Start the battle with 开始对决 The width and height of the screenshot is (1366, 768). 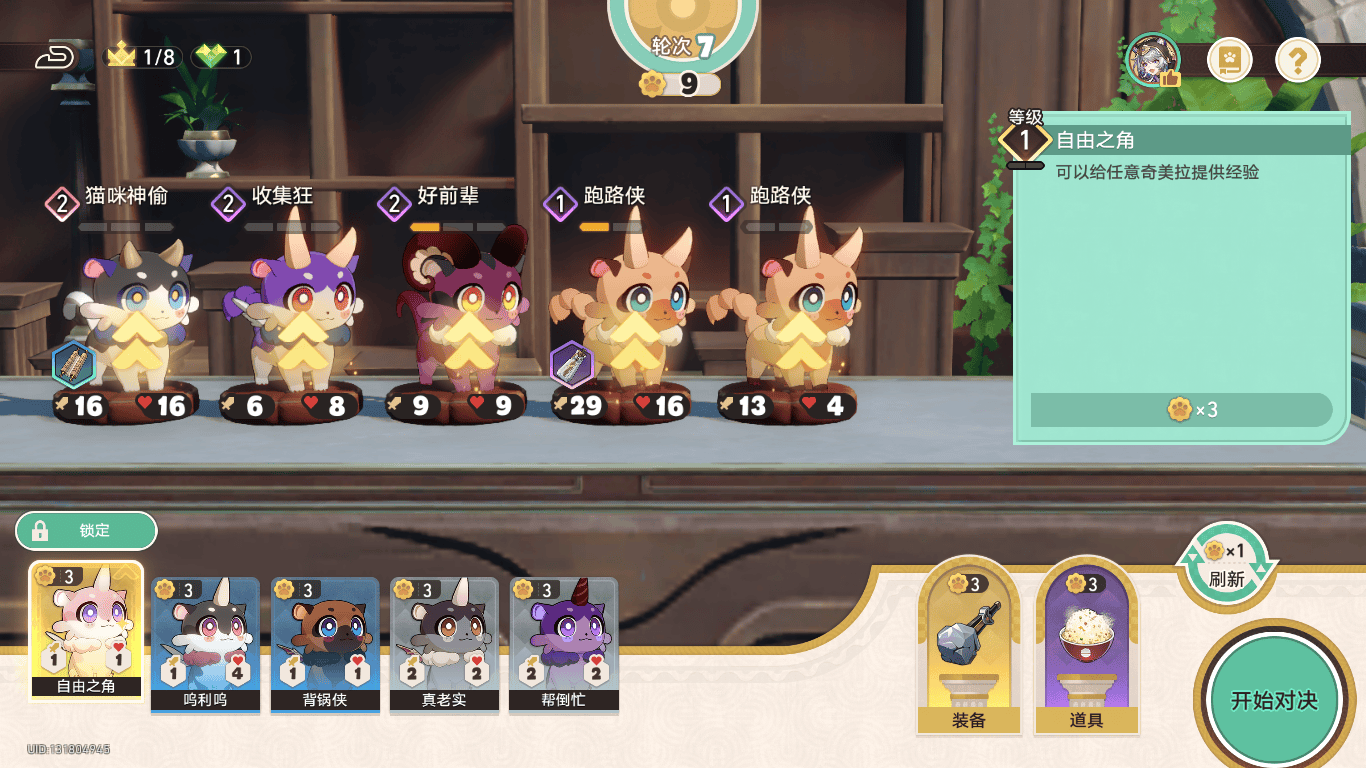(x=1273, y=700)
